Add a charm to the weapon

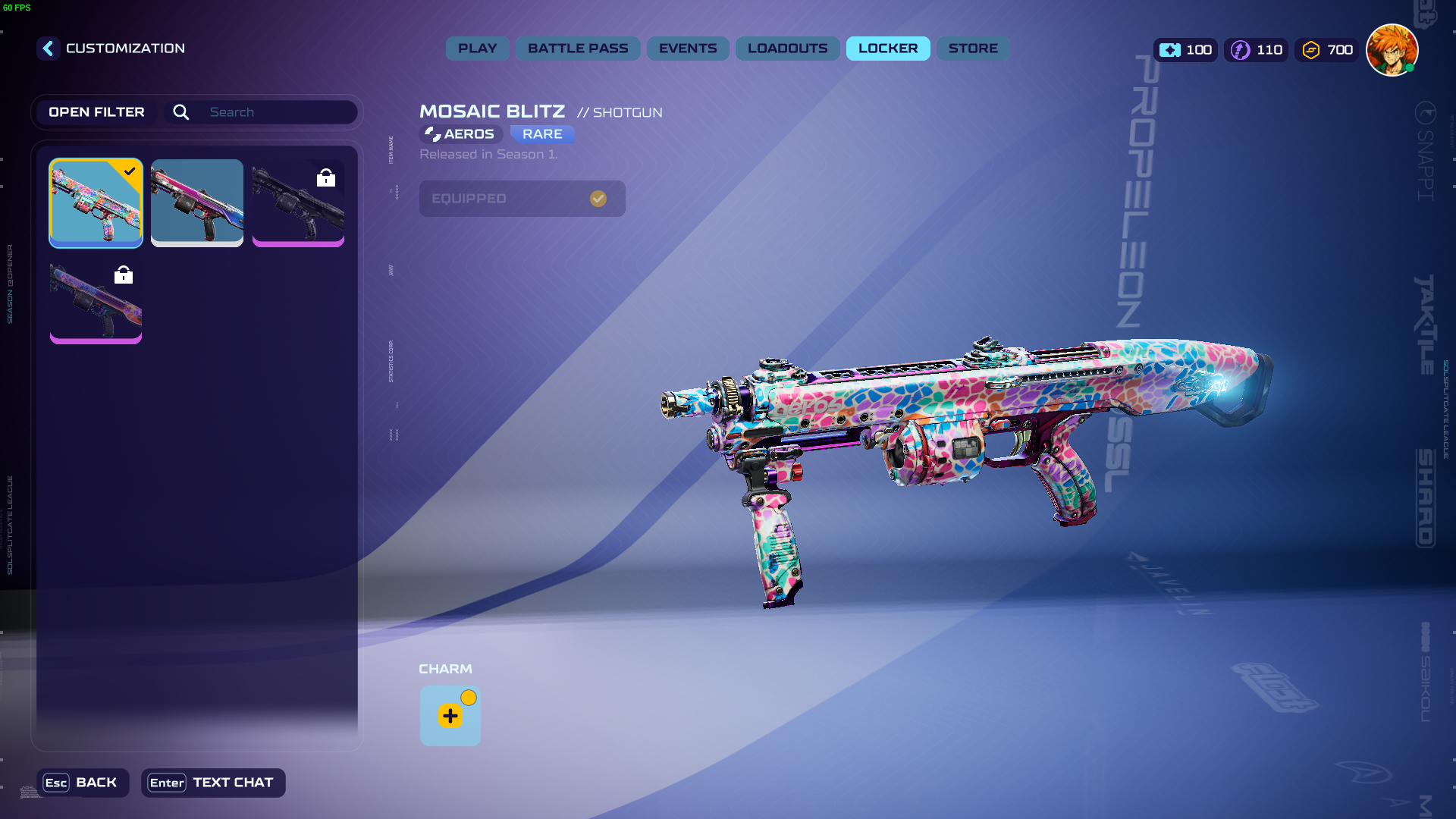click(450, 716)
